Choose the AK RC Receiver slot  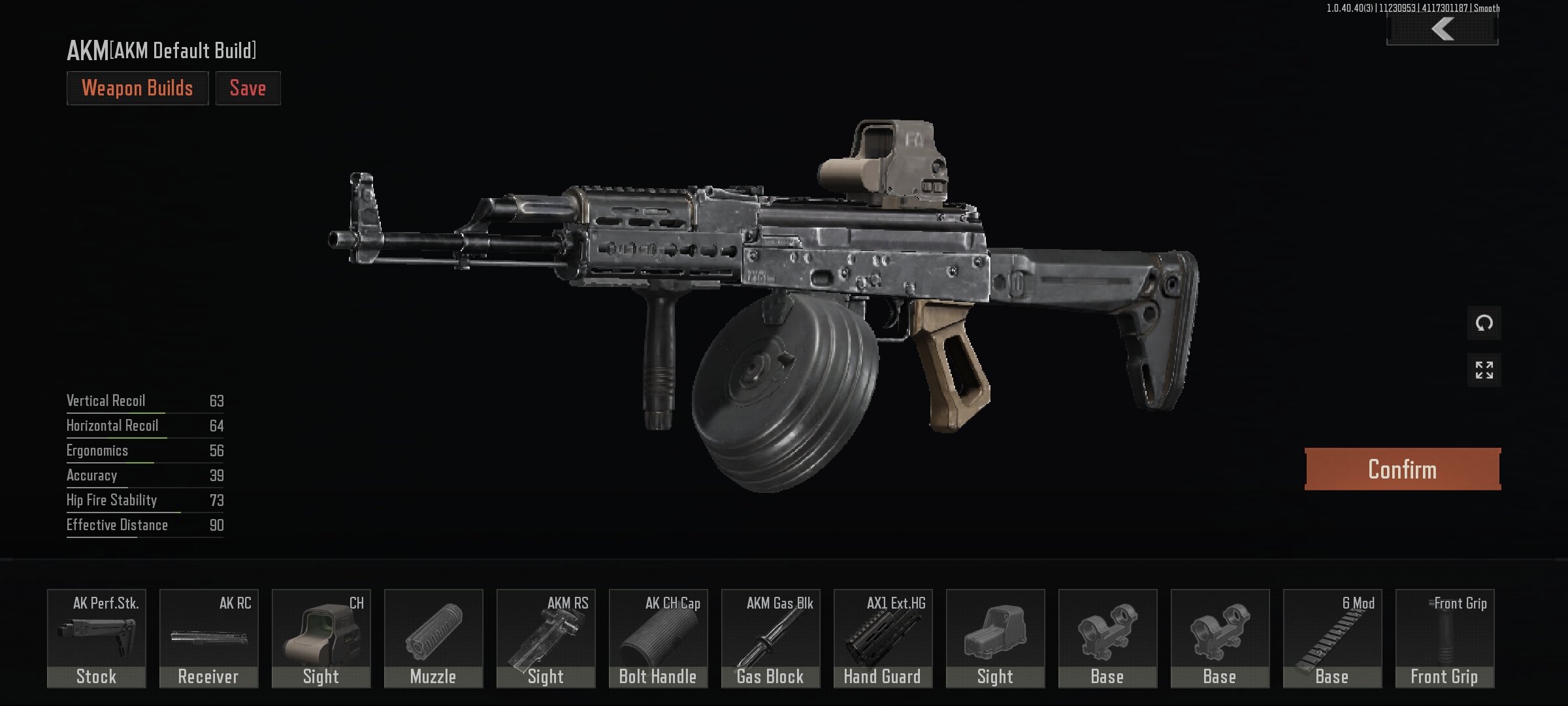click(209, 638)
